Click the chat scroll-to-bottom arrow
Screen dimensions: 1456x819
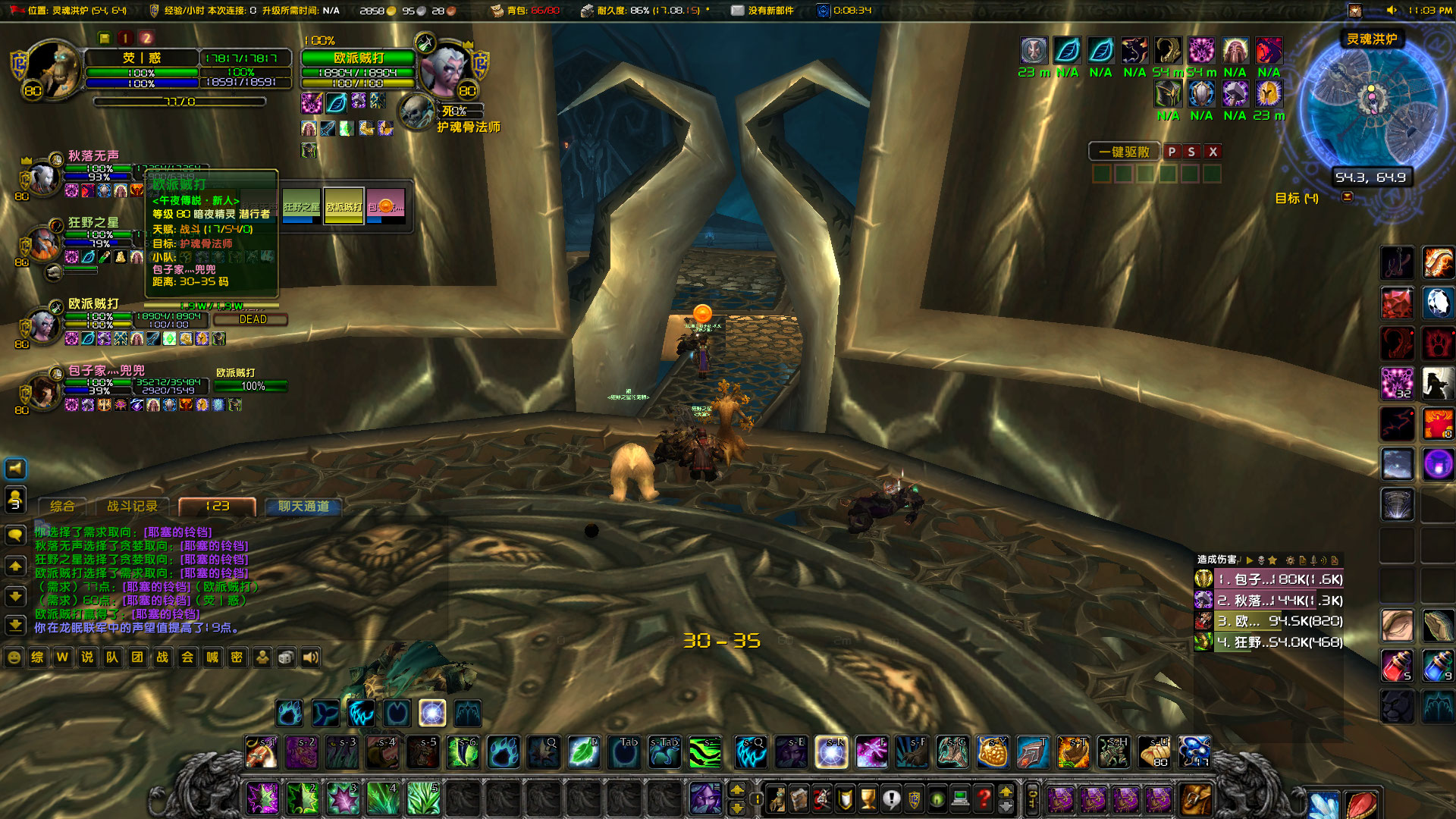tap(15, 626)
